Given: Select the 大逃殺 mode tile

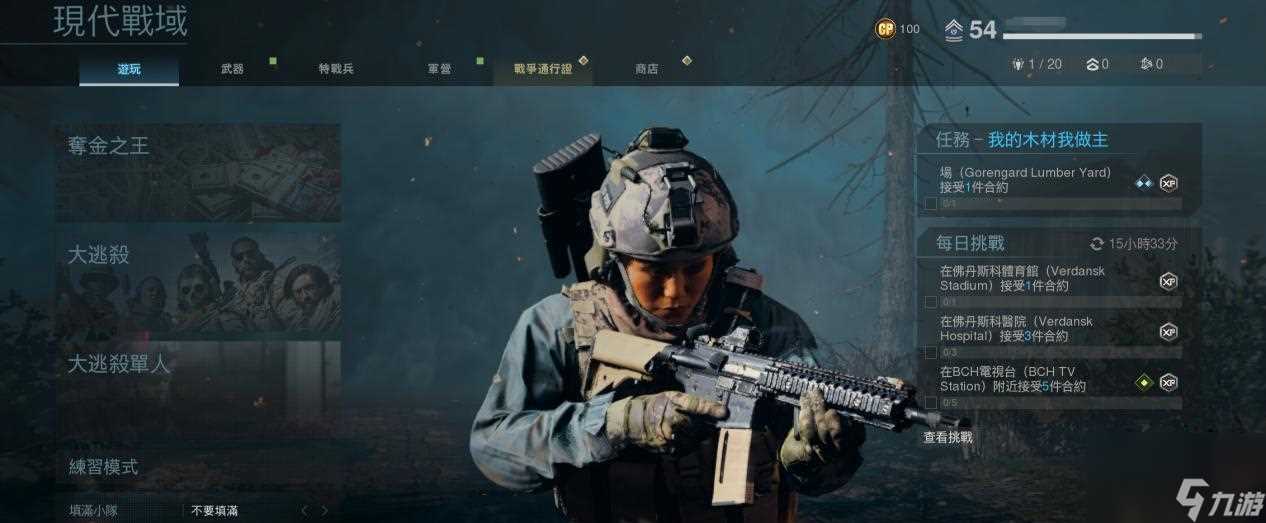Looking at the screenshot, I should (x=198, y=282).
